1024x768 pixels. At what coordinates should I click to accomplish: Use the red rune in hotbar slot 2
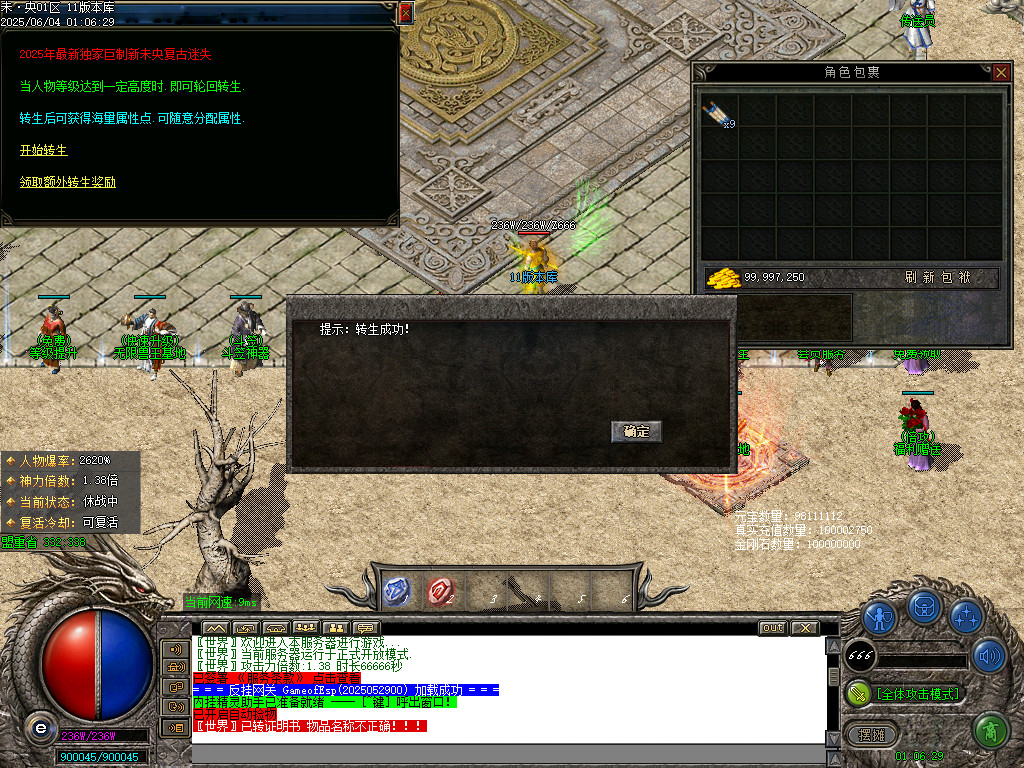coord(440,592)
